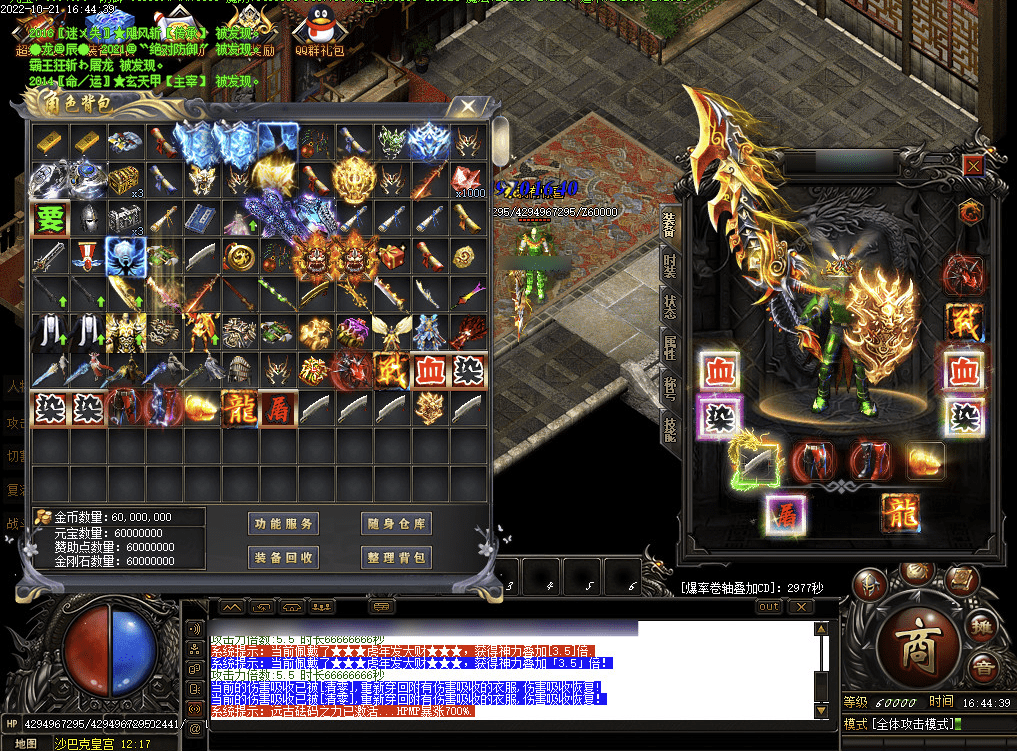Switch to the 状态 status tab
The height and width of the screenshot is (751, 1017).
670,307
